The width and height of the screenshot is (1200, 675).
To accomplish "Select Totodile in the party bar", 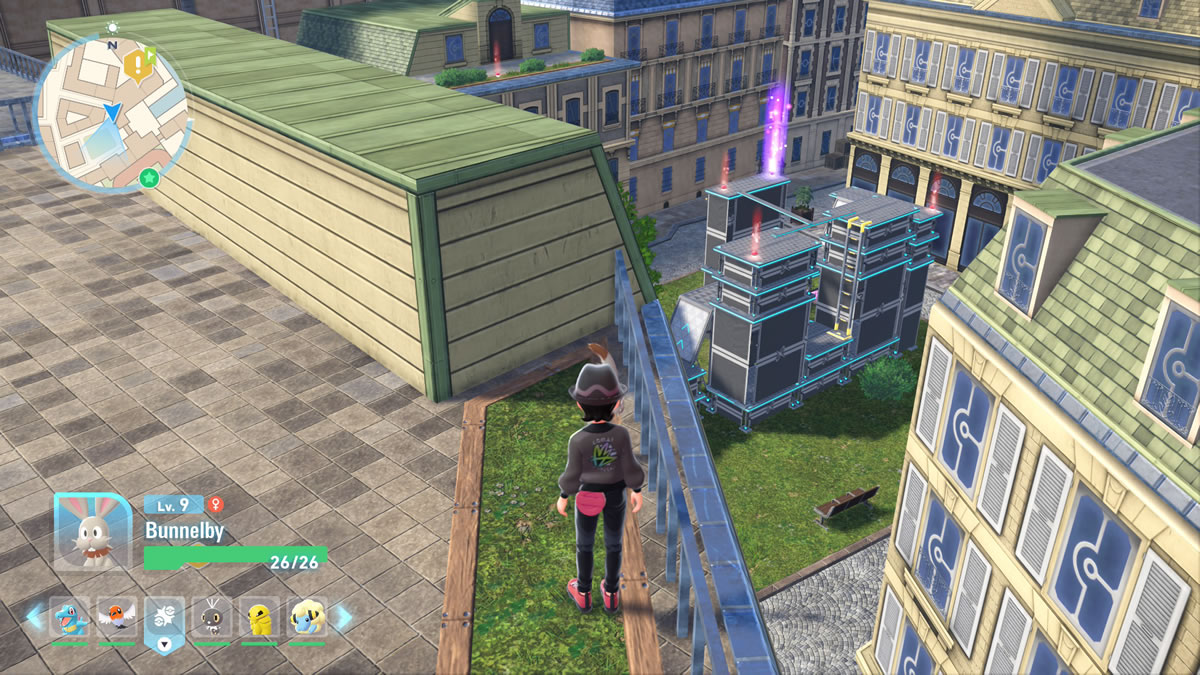I will 70,617.
